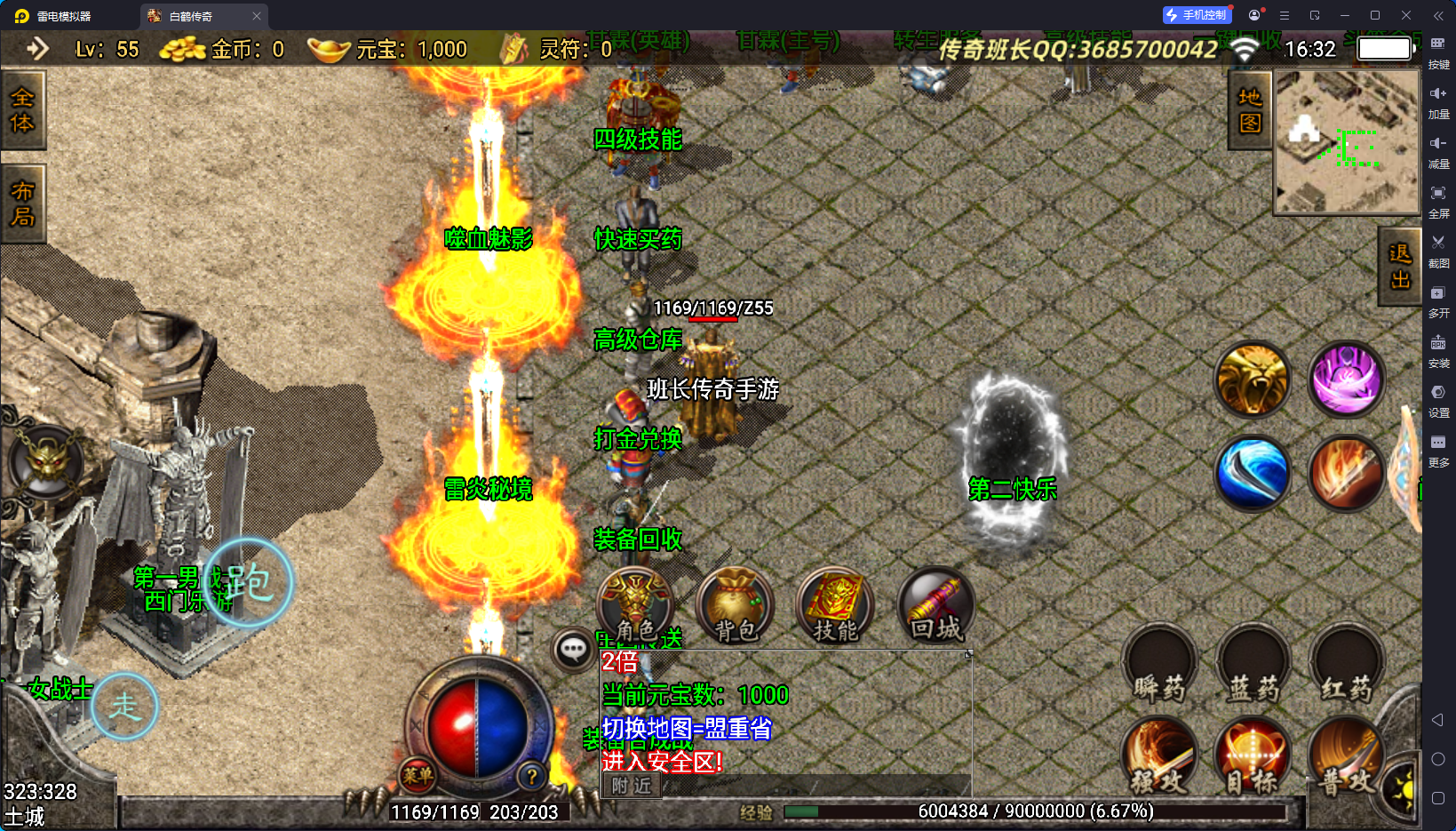1456x831 pixels.
Task: Use the blue crescent slash skill
Action: tap(1253, 474)
